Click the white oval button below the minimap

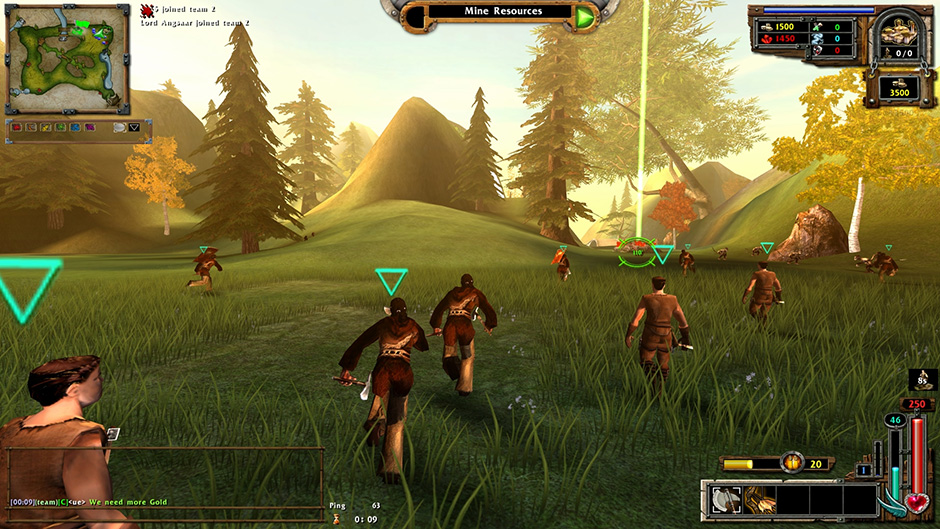coord(119,128)
